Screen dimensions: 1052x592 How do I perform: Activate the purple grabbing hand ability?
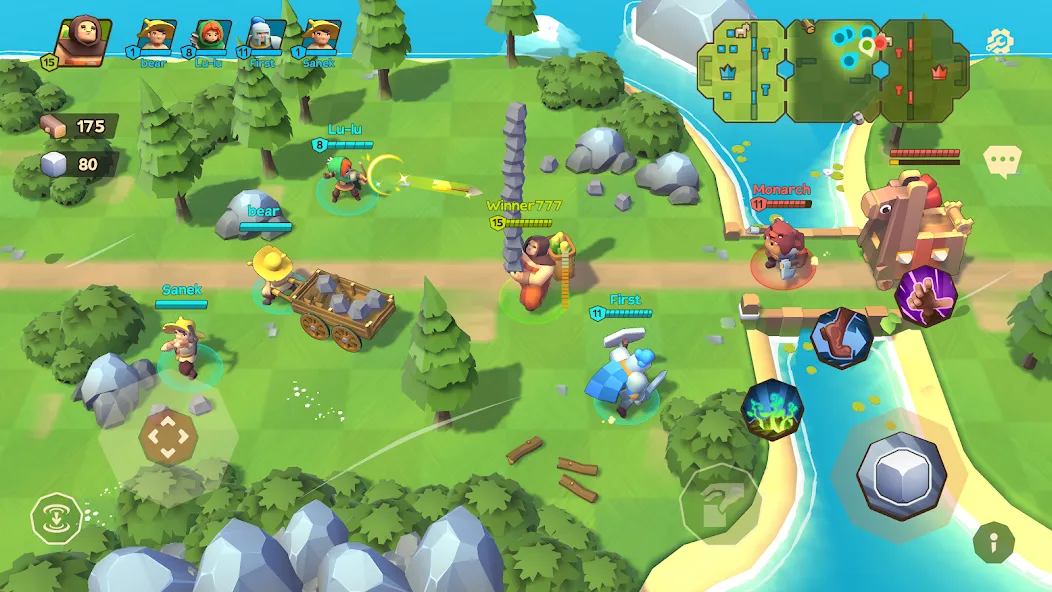pyautogui.click(x=925, y=296)
